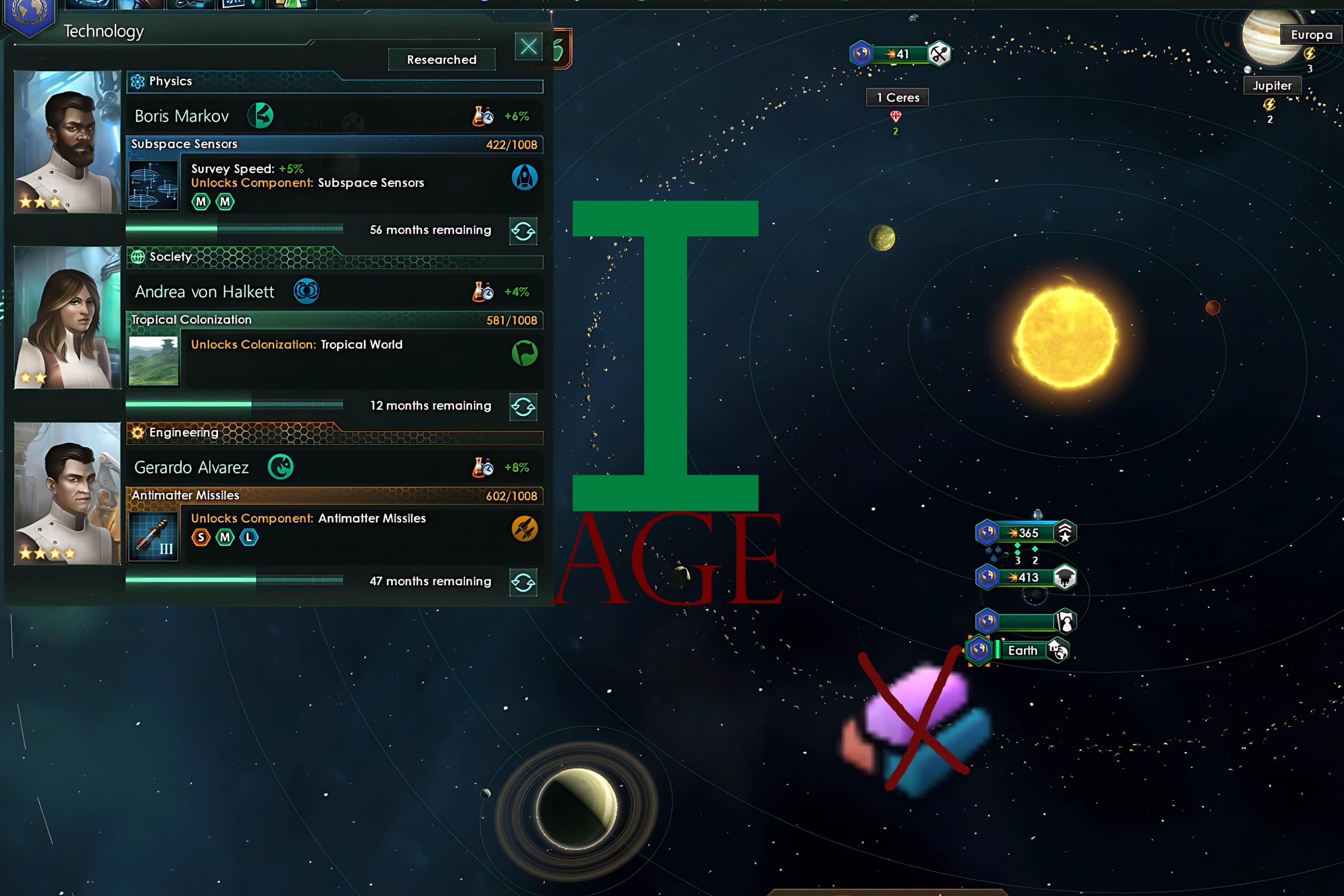
Task: Open the Researched technologies list
Action: click(x=441, y=59)
